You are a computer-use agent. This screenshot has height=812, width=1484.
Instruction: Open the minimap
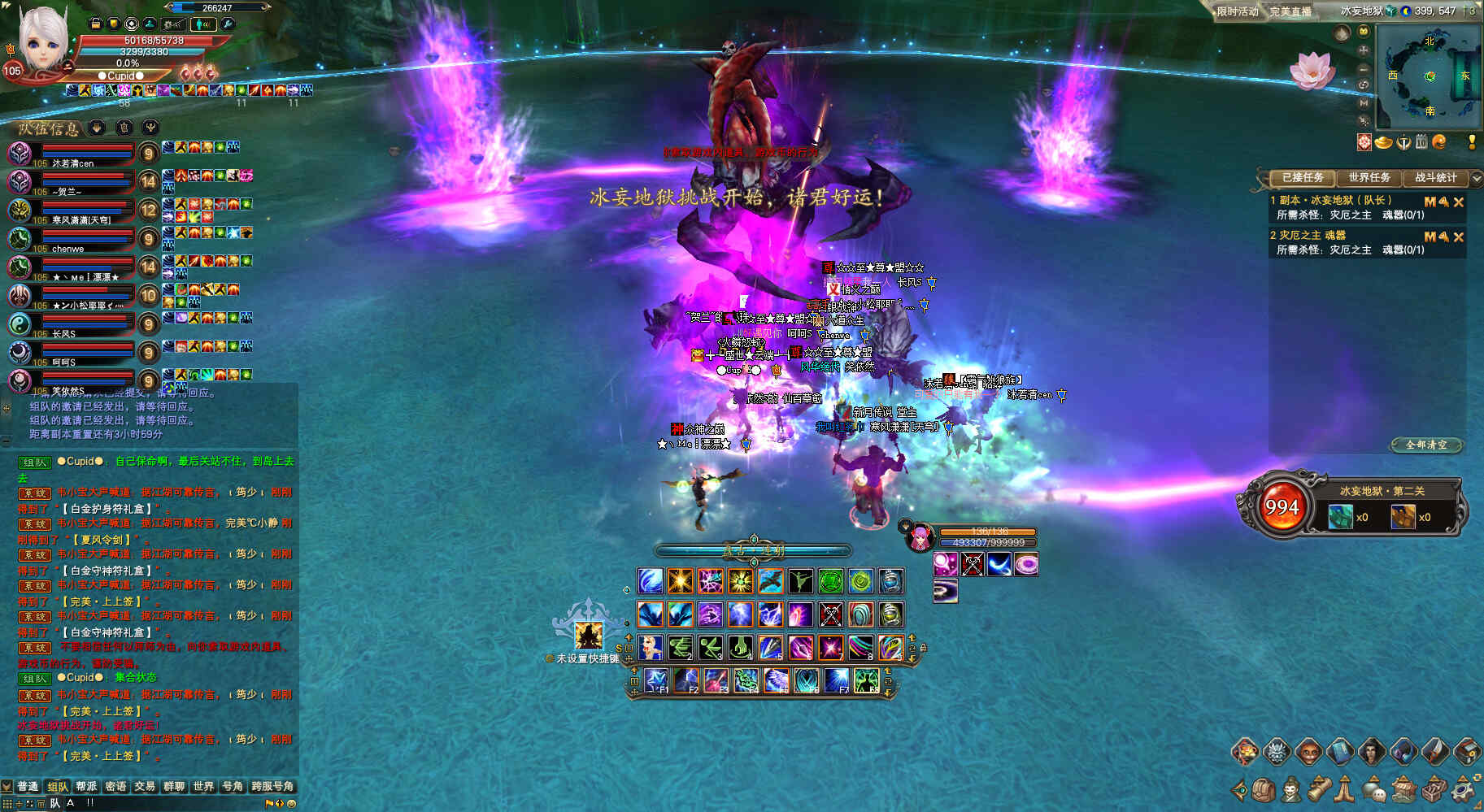coord(1430,76)
